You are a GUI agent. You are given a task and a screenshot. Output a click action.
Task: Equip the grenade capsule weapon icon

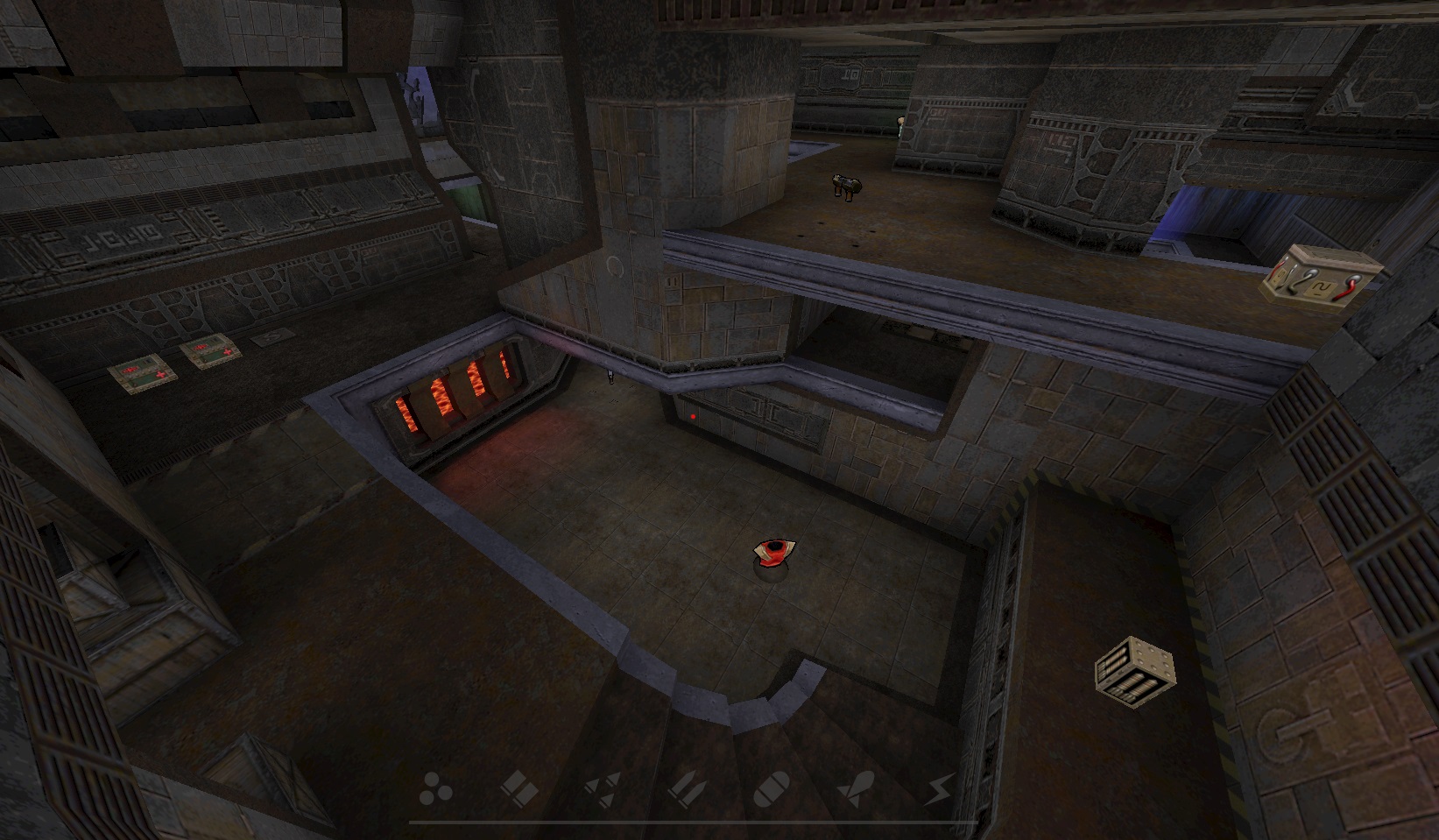coord(772,788)
